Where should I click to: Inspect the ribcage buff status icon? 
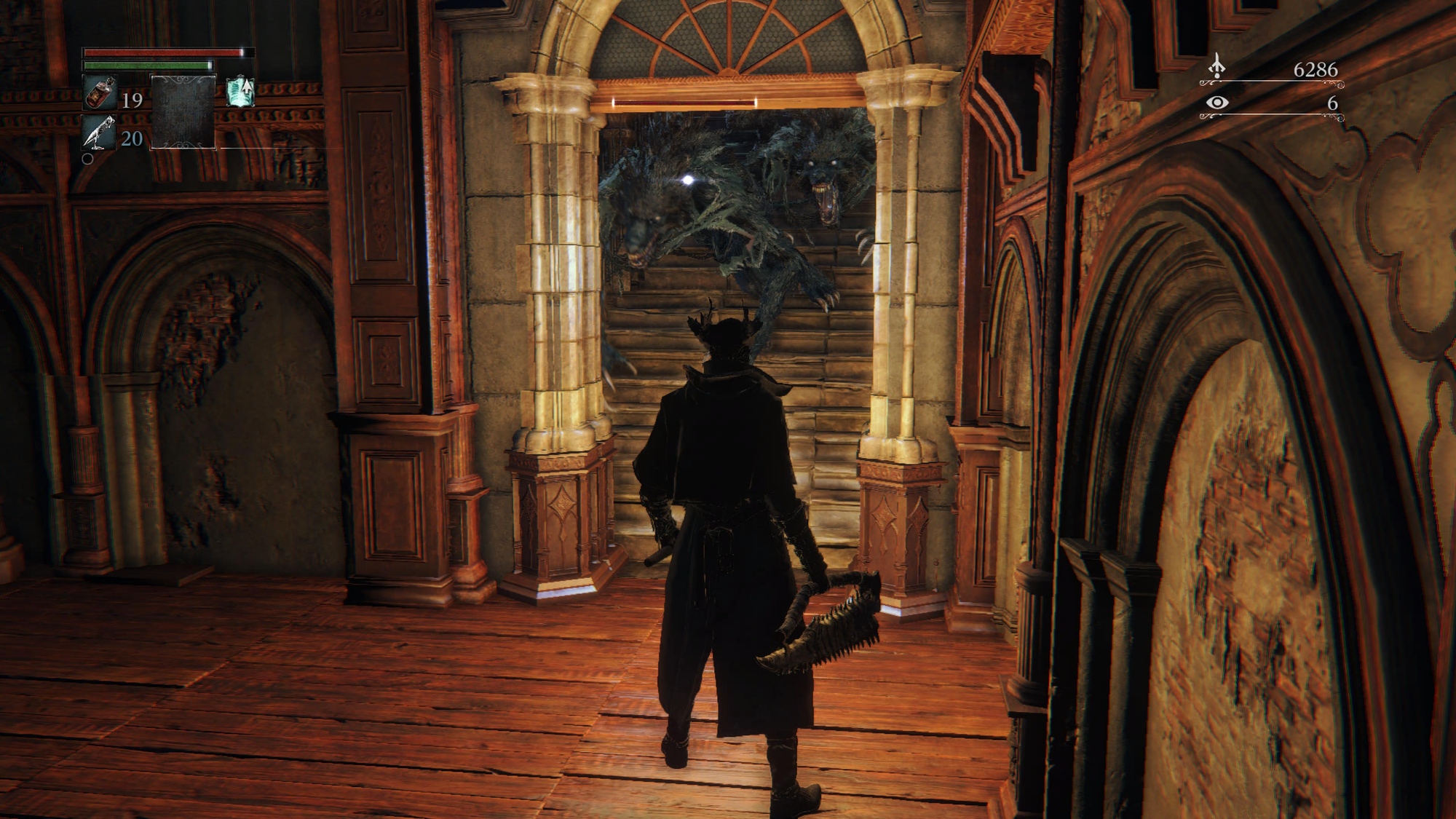pos(240,92)
